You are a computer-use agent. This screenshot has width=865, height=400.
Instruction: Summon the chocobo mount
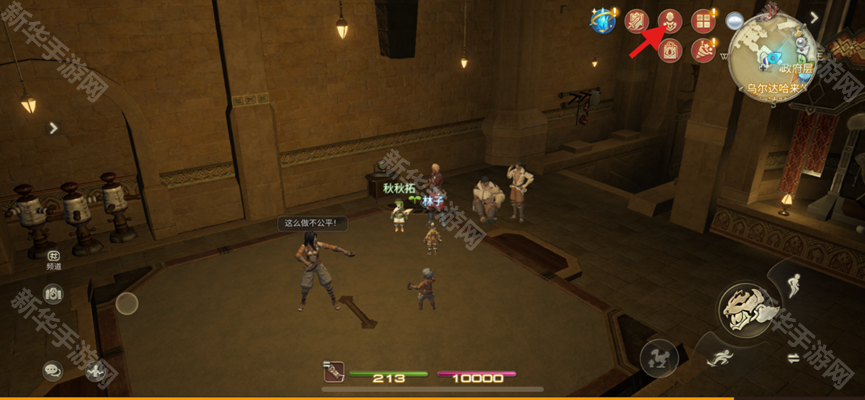pyautogui.click(x=658, y=357)
